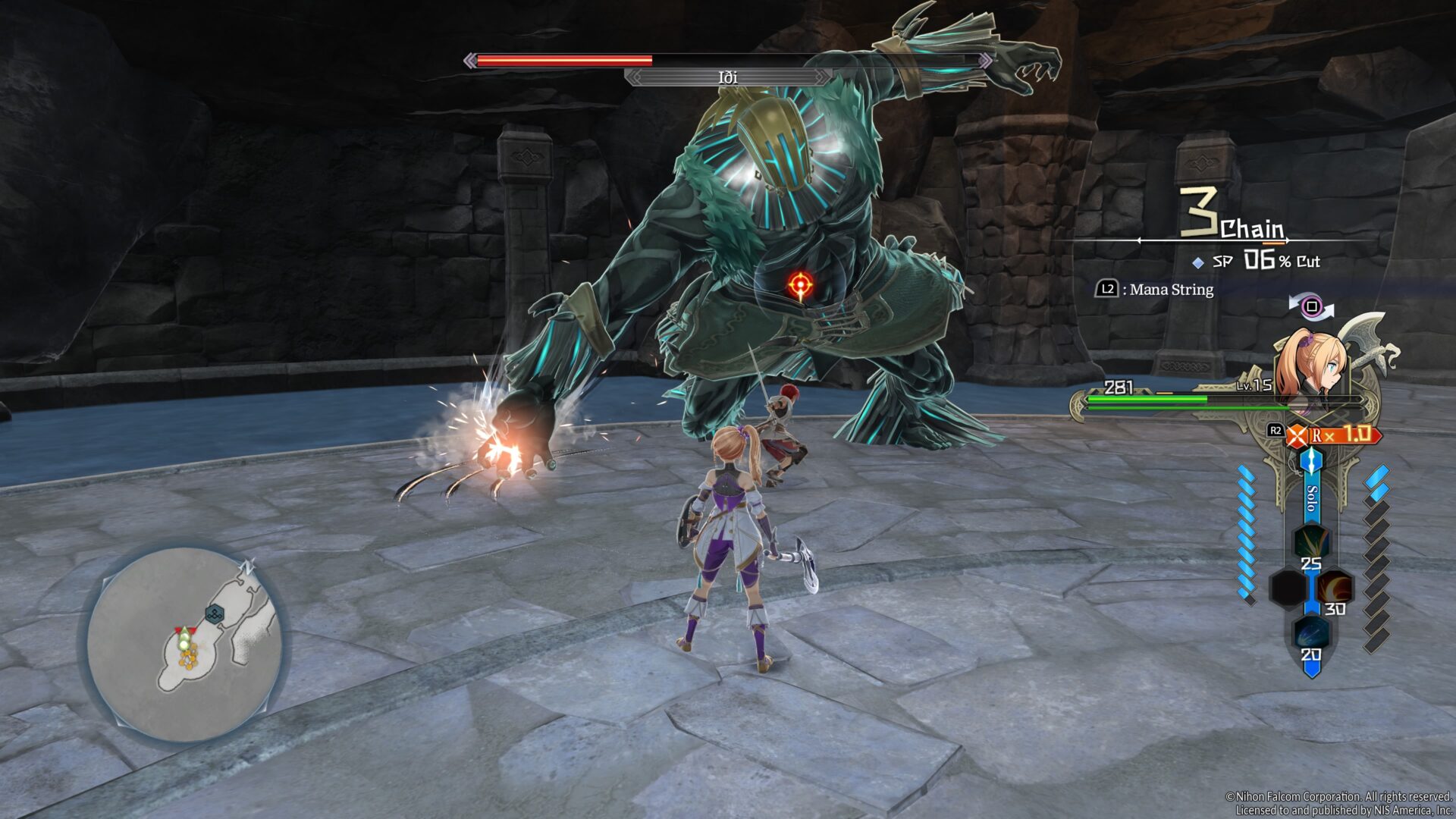
Task: Tap the orange R2 revenge gauge cross icon
Action: (x=1298, y=435)
